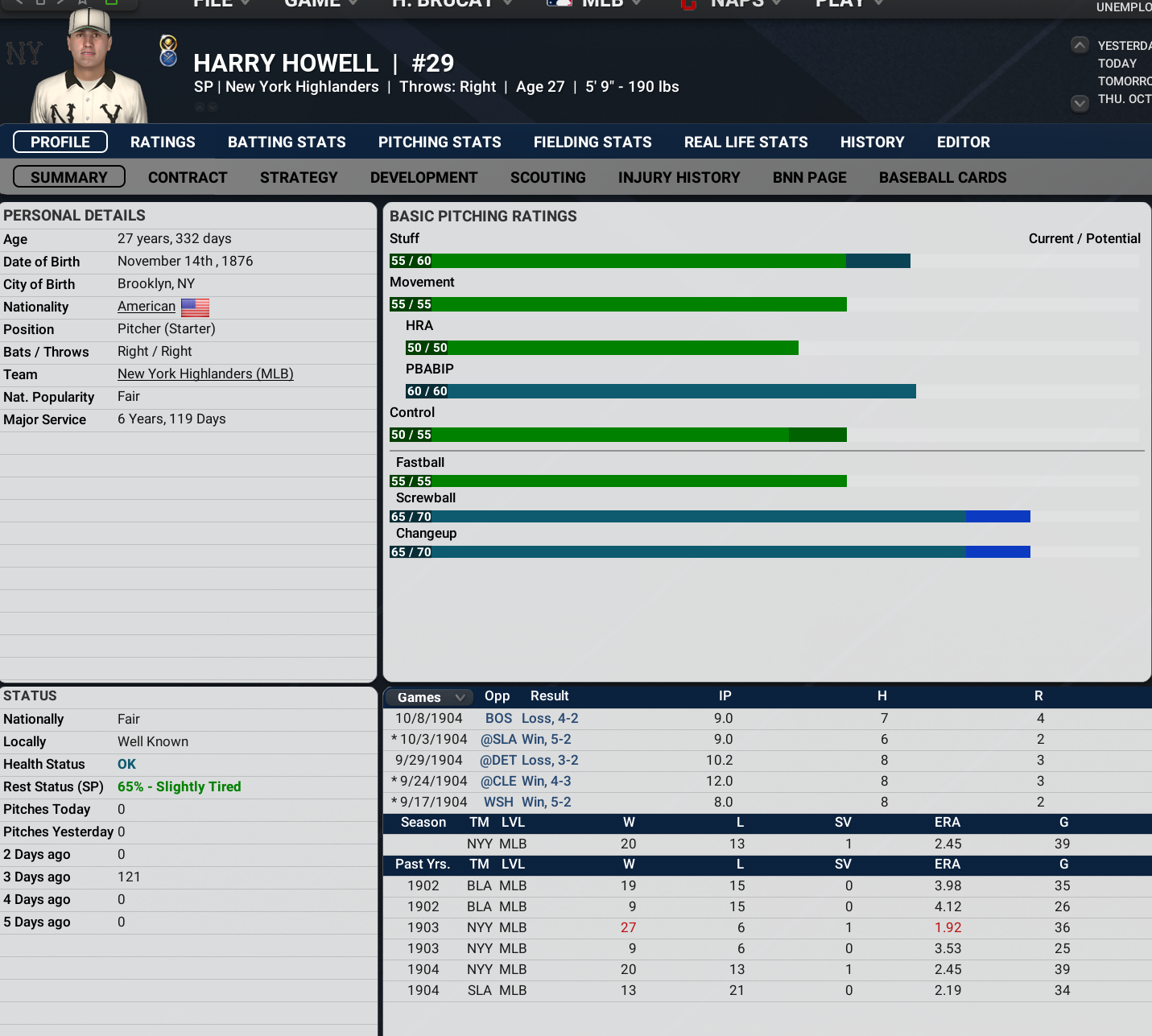Image resolution: width=1152 pixels, height=1036 pixels.
Task: Open the FILE menu
Action: pos(212,4)
